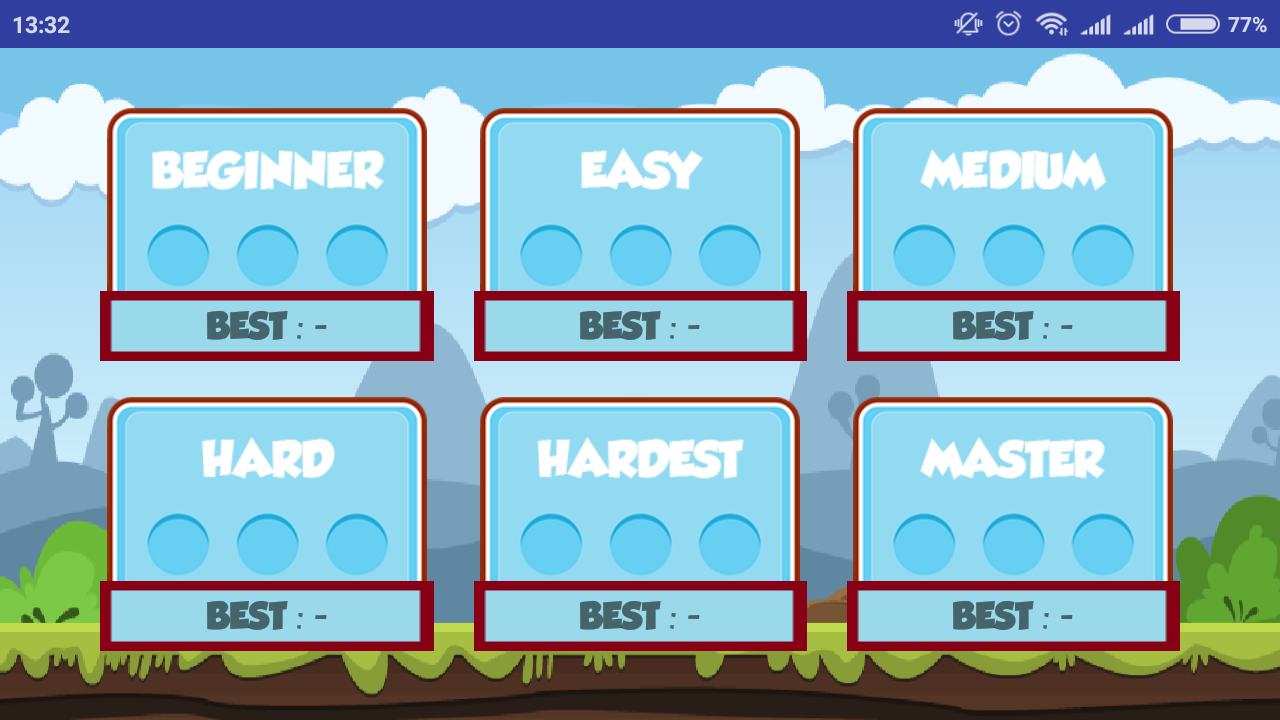Tap the Easy BEST score label
The image size is (1280, 720).
pyautogui.click(x=639, y=325)
